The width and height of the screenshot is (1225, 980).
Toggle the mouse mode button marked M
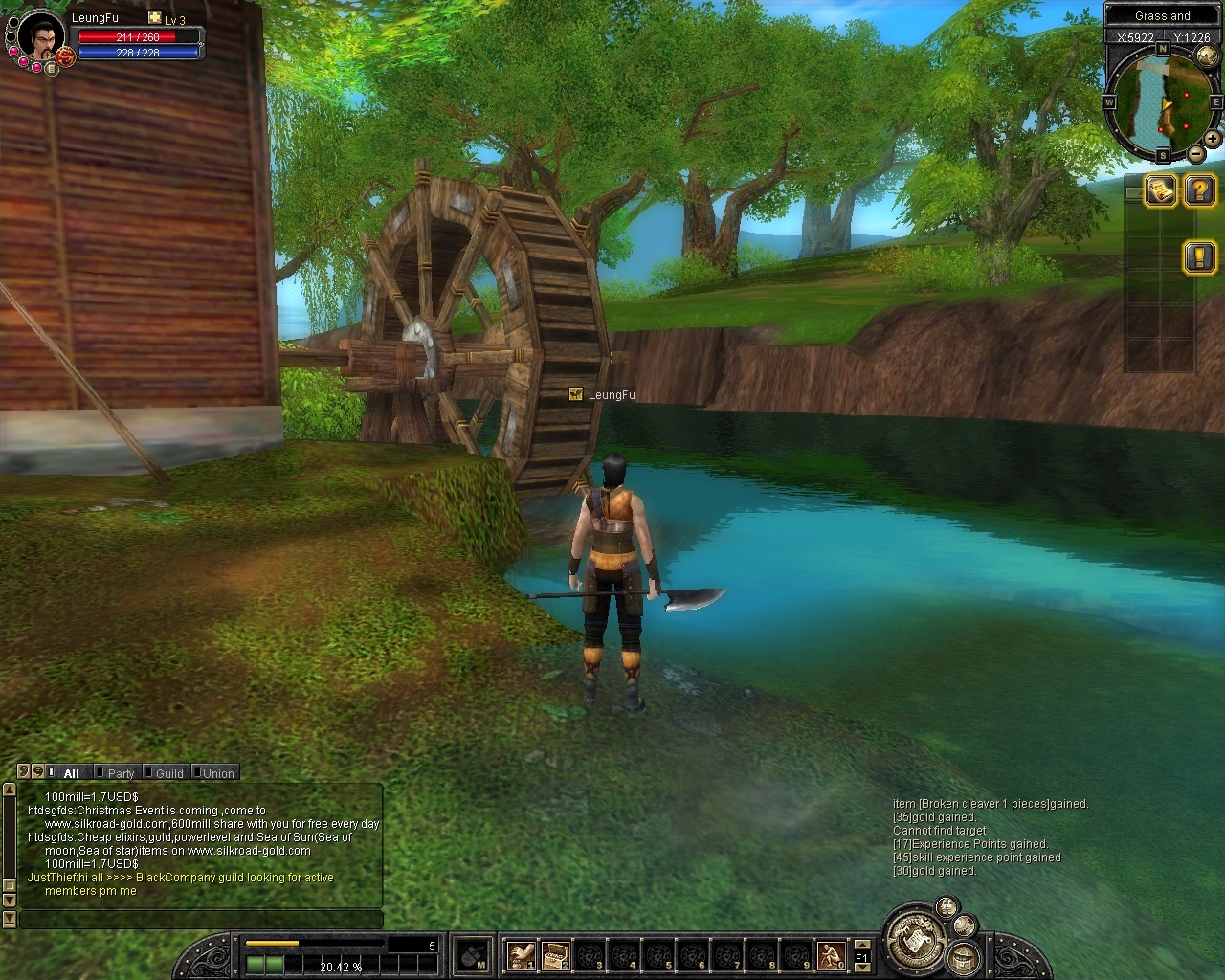(471, 954)
